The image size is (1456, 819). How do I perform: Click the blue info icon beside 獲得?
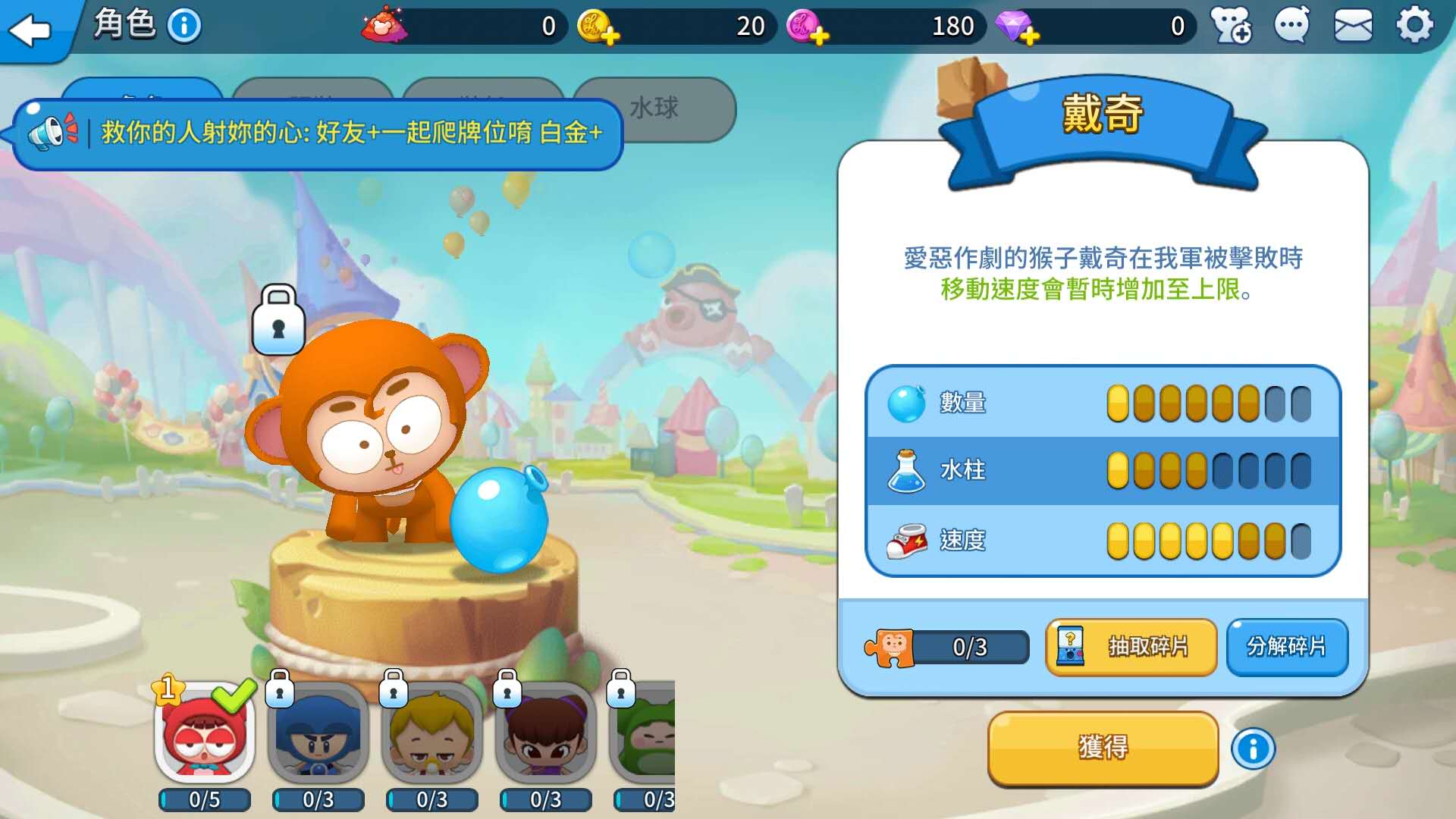(1253, 748)
